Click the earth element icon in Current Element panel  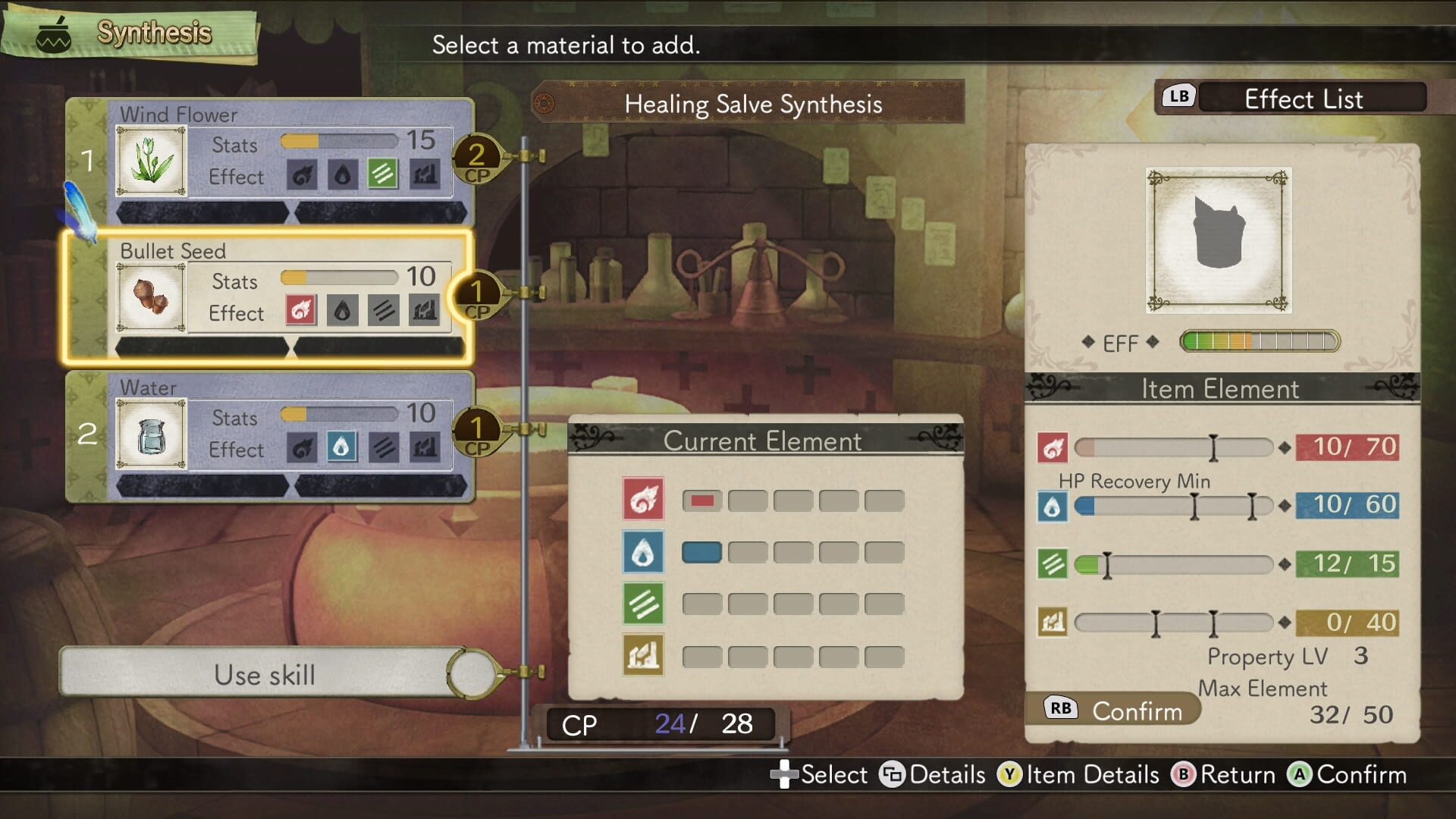tap(644, 655)
